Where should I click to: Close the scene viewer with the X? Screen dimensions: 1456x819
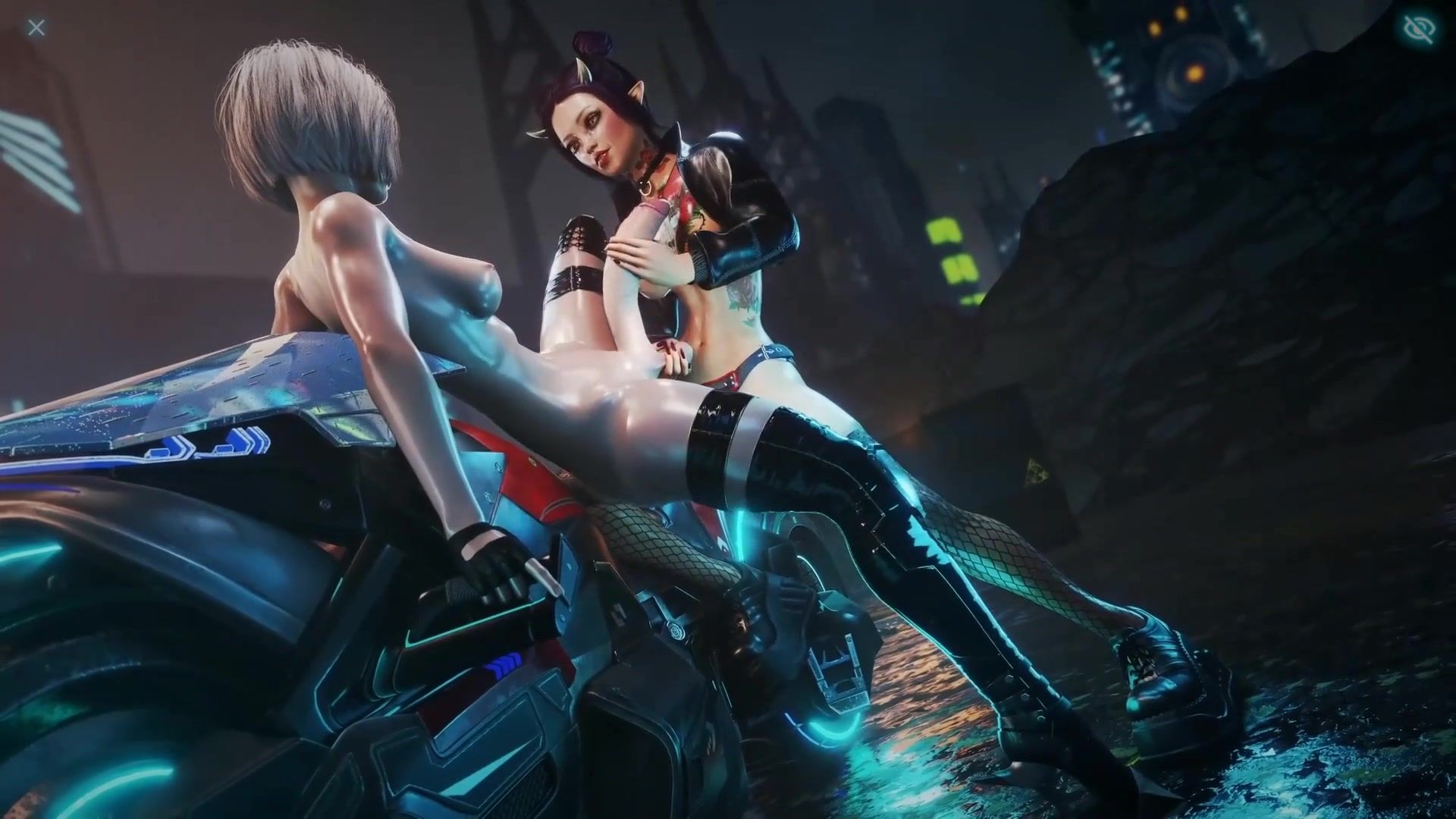tap(36, 28)
